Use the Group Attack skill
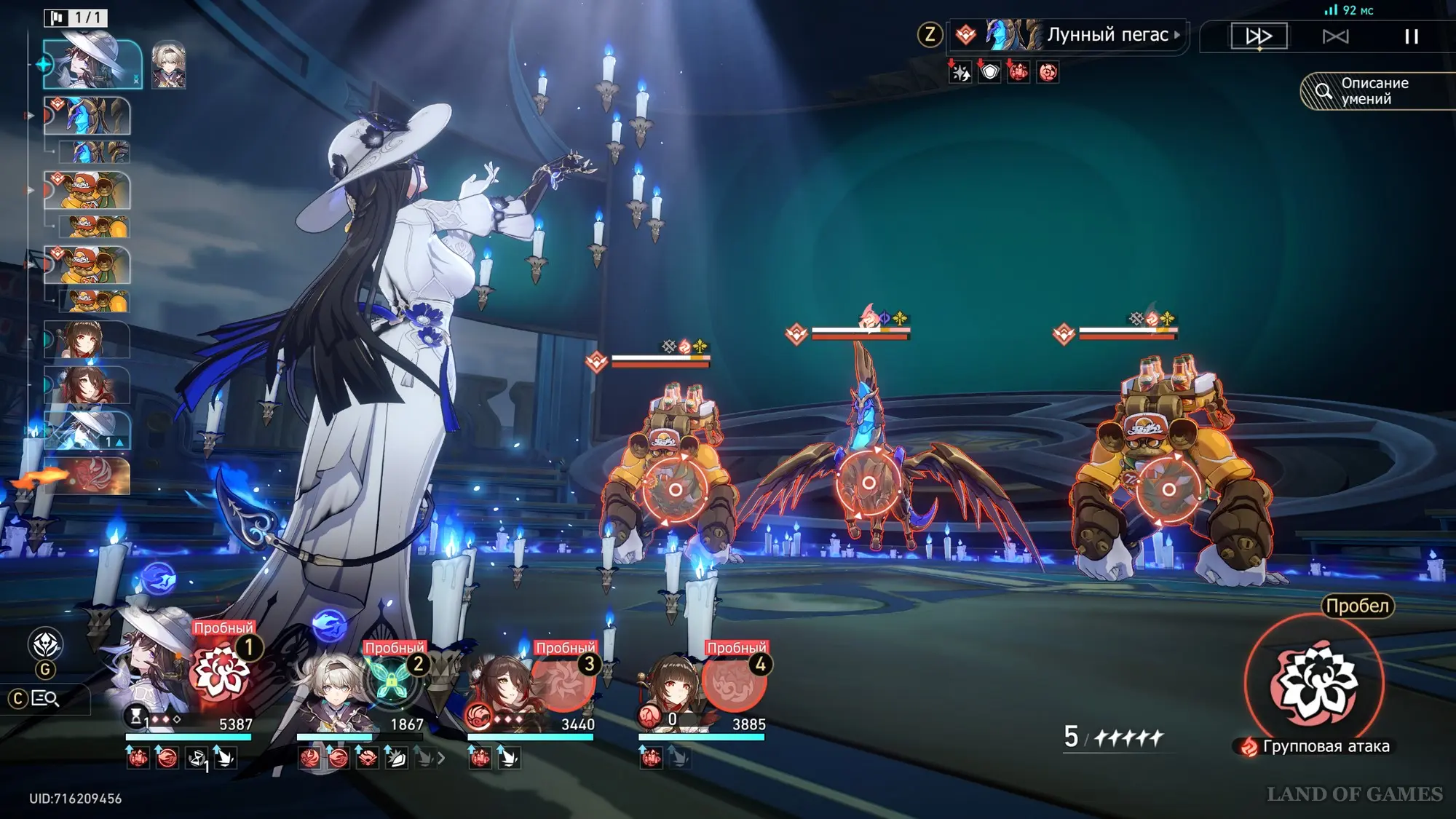1456x819 pixels. pos(1314,683)
